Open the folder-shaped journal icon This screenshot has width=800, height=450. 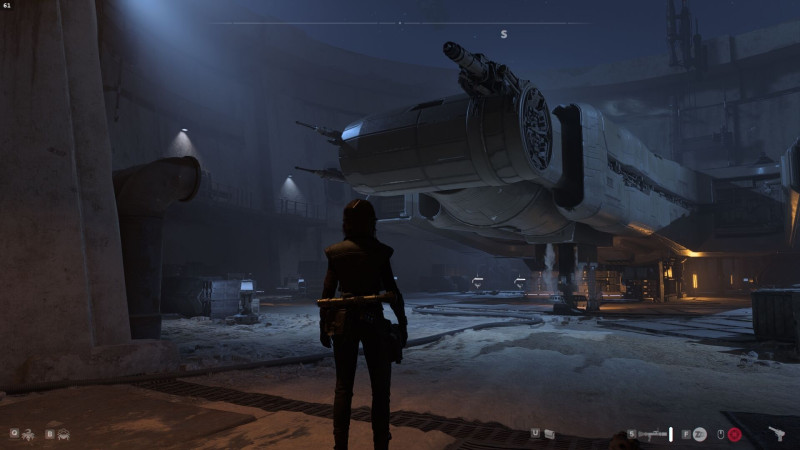(550, 434)
